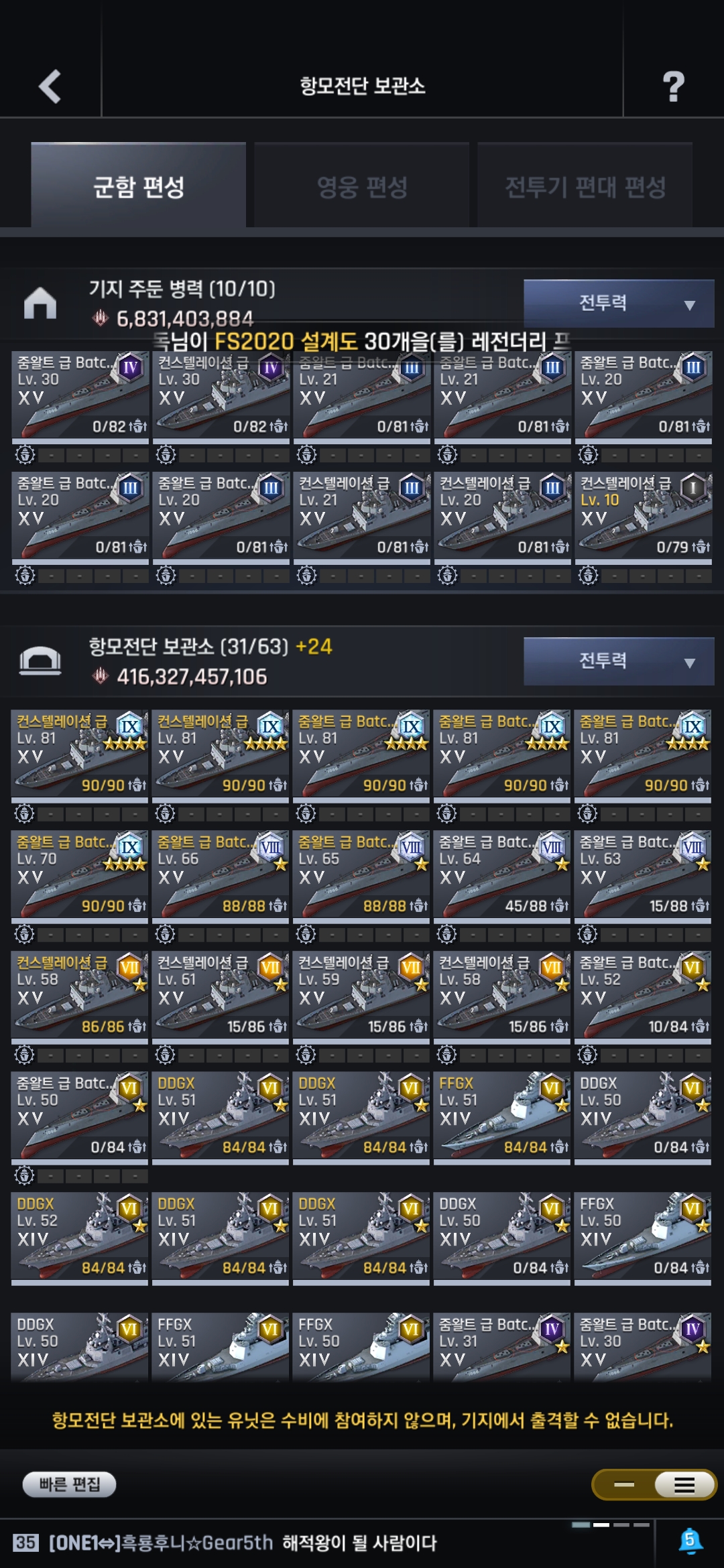Viewport: 724px width, 1568px height.
Task: Choose the Lv. 30 컨스텔레이션 급 ship card
Action: pos(221,395)
